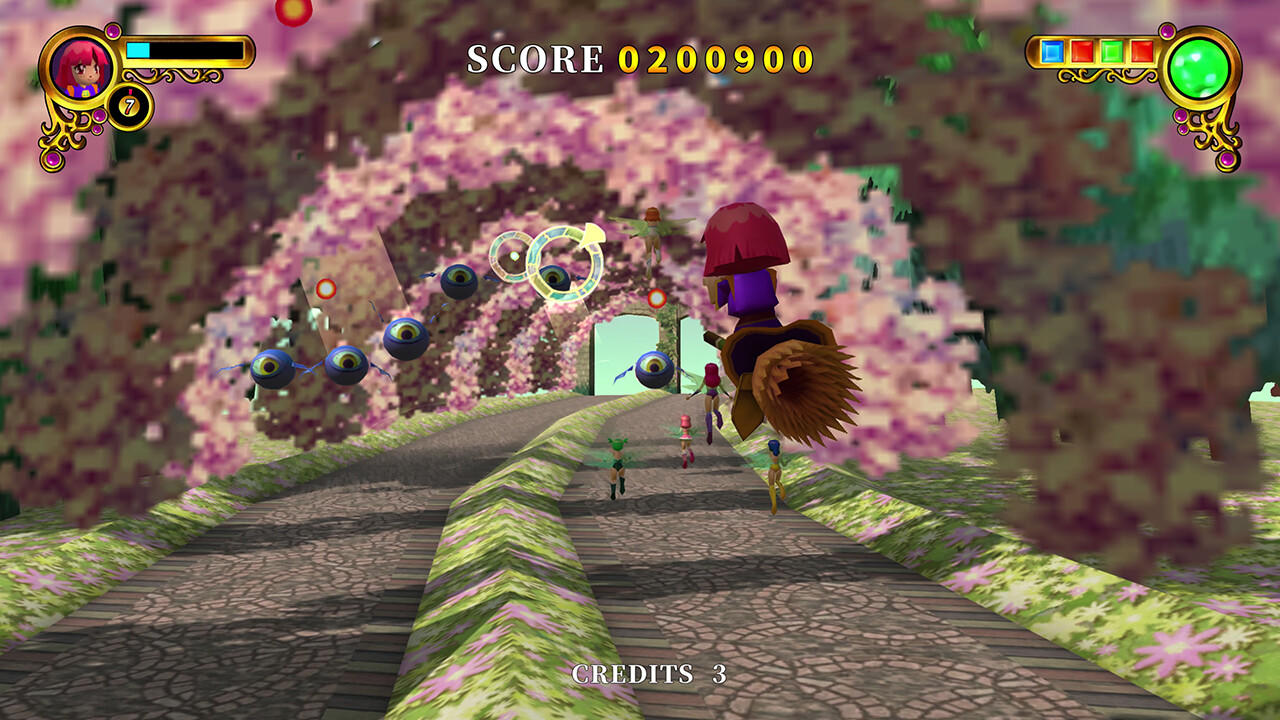Image resolution: width=1280 pixels, height=720 pixels.
Task: Toggle the green gem slot in the item bar
Action: coord(1110,51)
